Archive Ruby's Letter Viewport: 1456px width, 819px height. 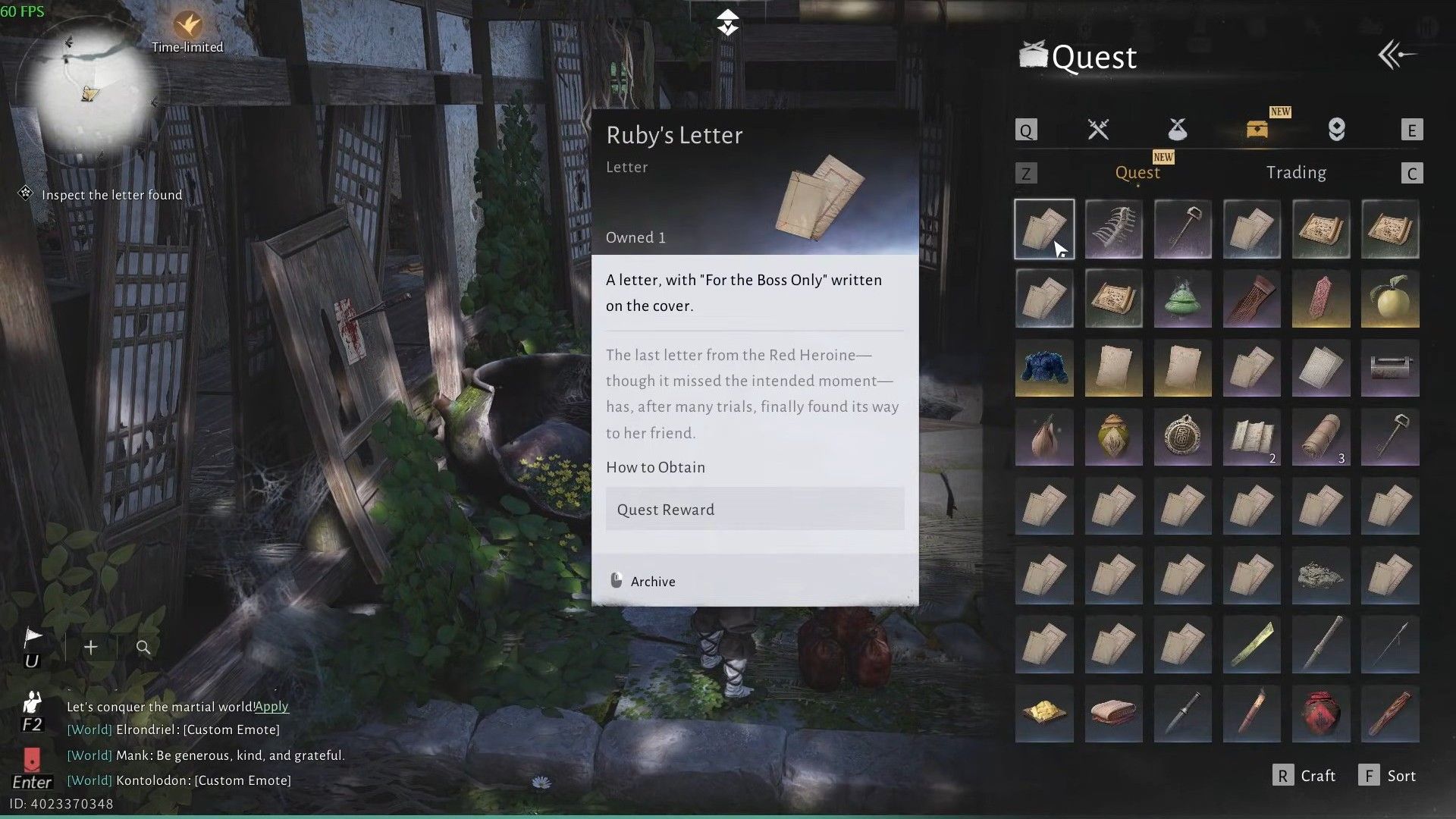pyautogui.click(x=643, y=582)
